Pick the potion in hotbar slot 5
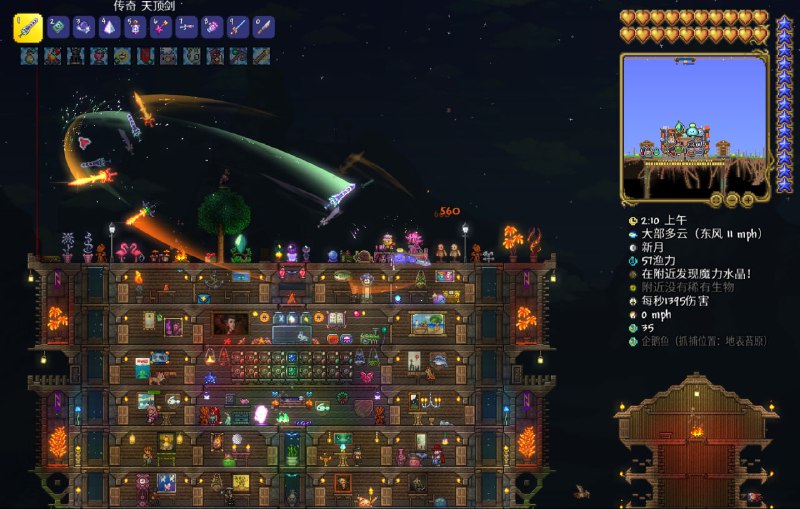 pos(135,28)
